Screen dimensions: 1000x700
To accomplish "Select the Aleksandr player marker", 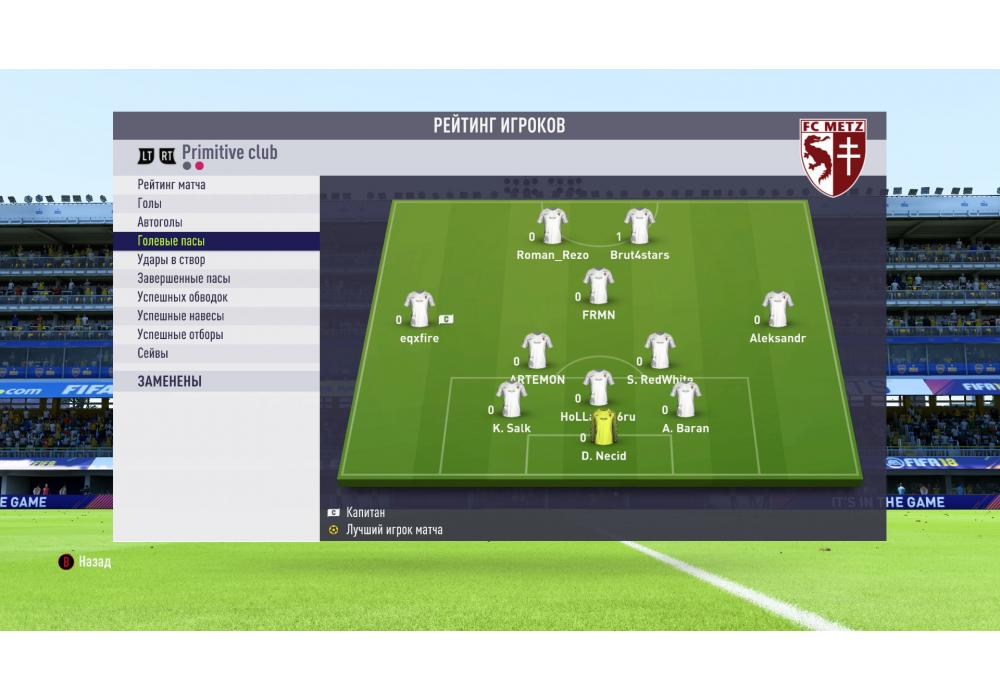I will [777, 309].
